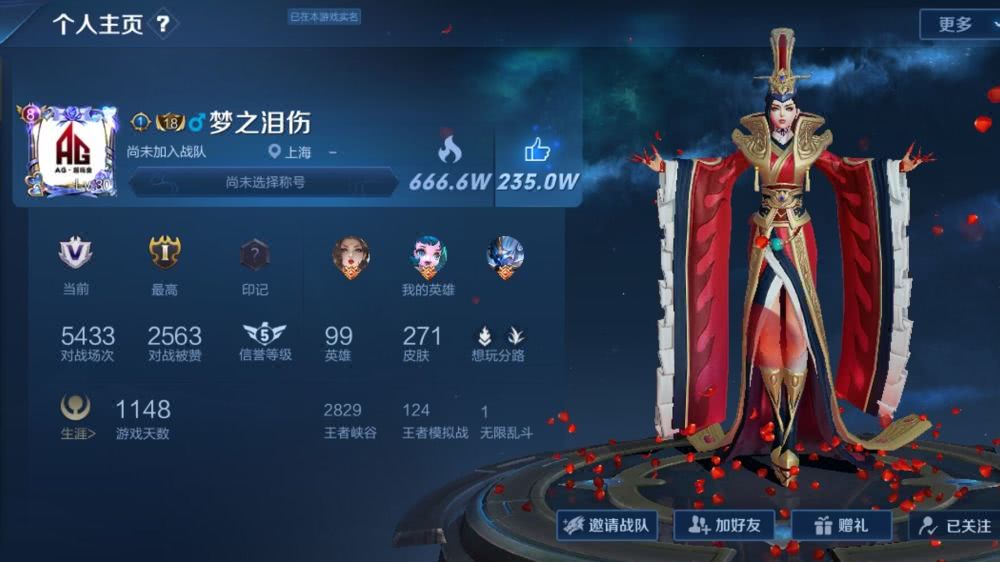
Task: Toggle the 已关注 followed button
Action: (956, 525)
